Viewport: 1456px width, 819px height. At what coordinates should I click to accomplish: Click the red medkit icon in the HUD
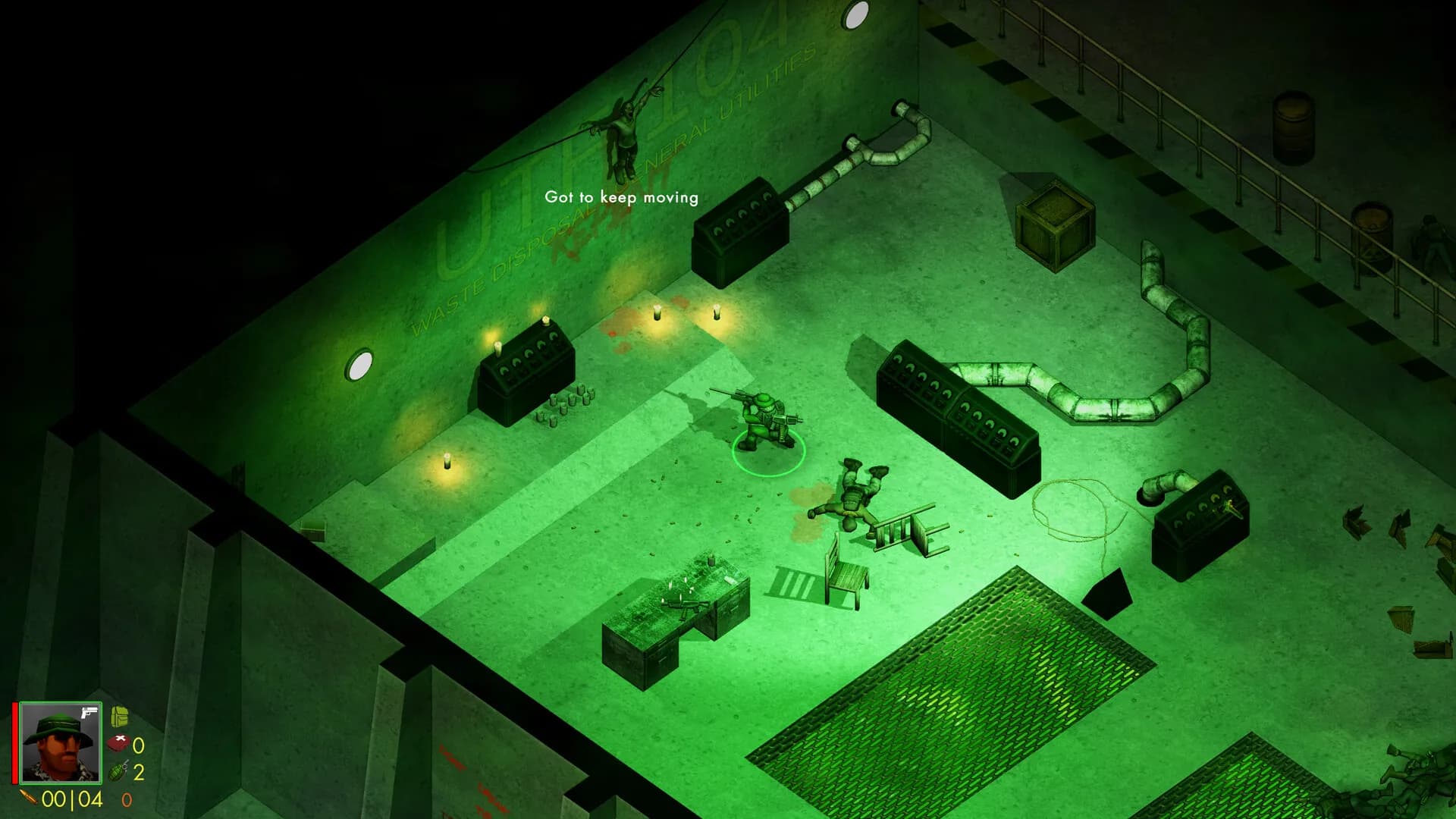coord(118,742)
